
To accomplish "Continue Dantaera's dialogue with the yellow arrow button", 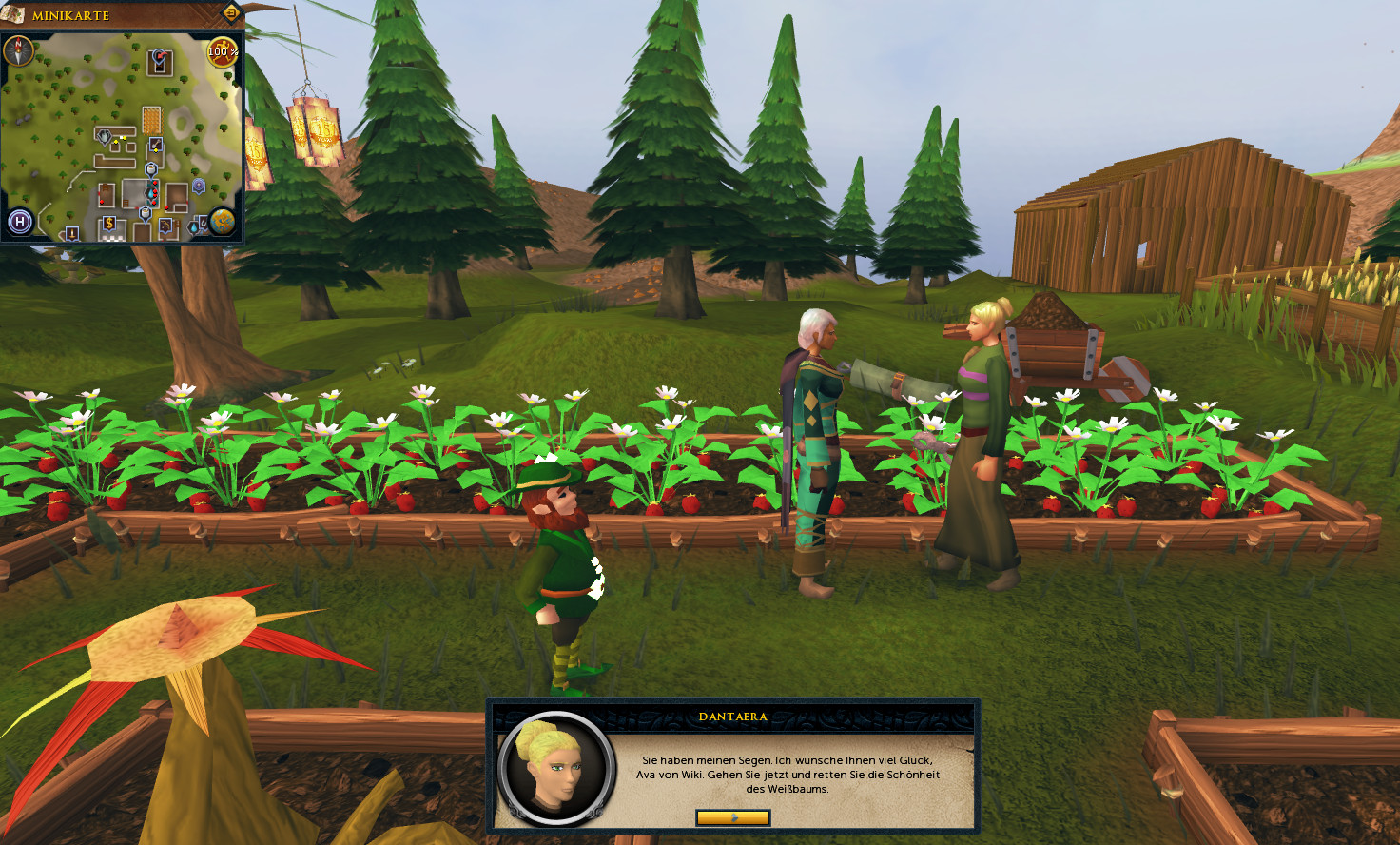I will click(732, 817).
